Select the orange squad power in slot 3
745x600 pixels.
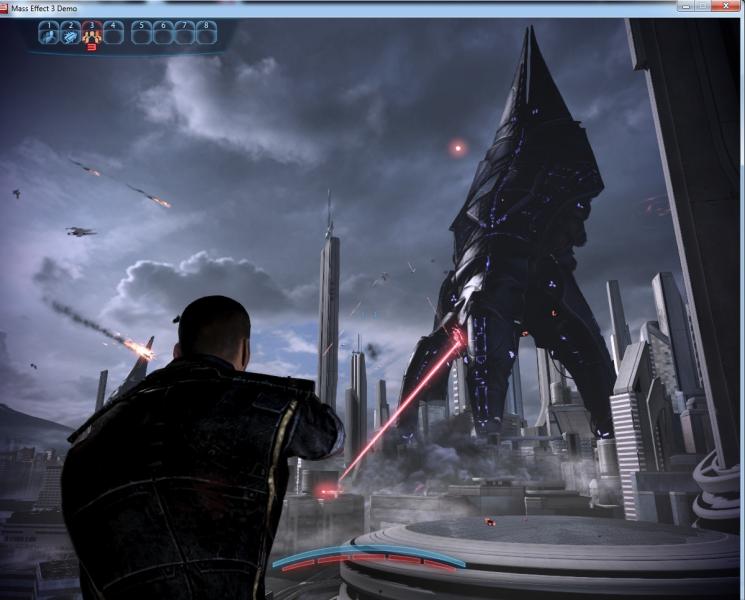click(x=92, y=34)
